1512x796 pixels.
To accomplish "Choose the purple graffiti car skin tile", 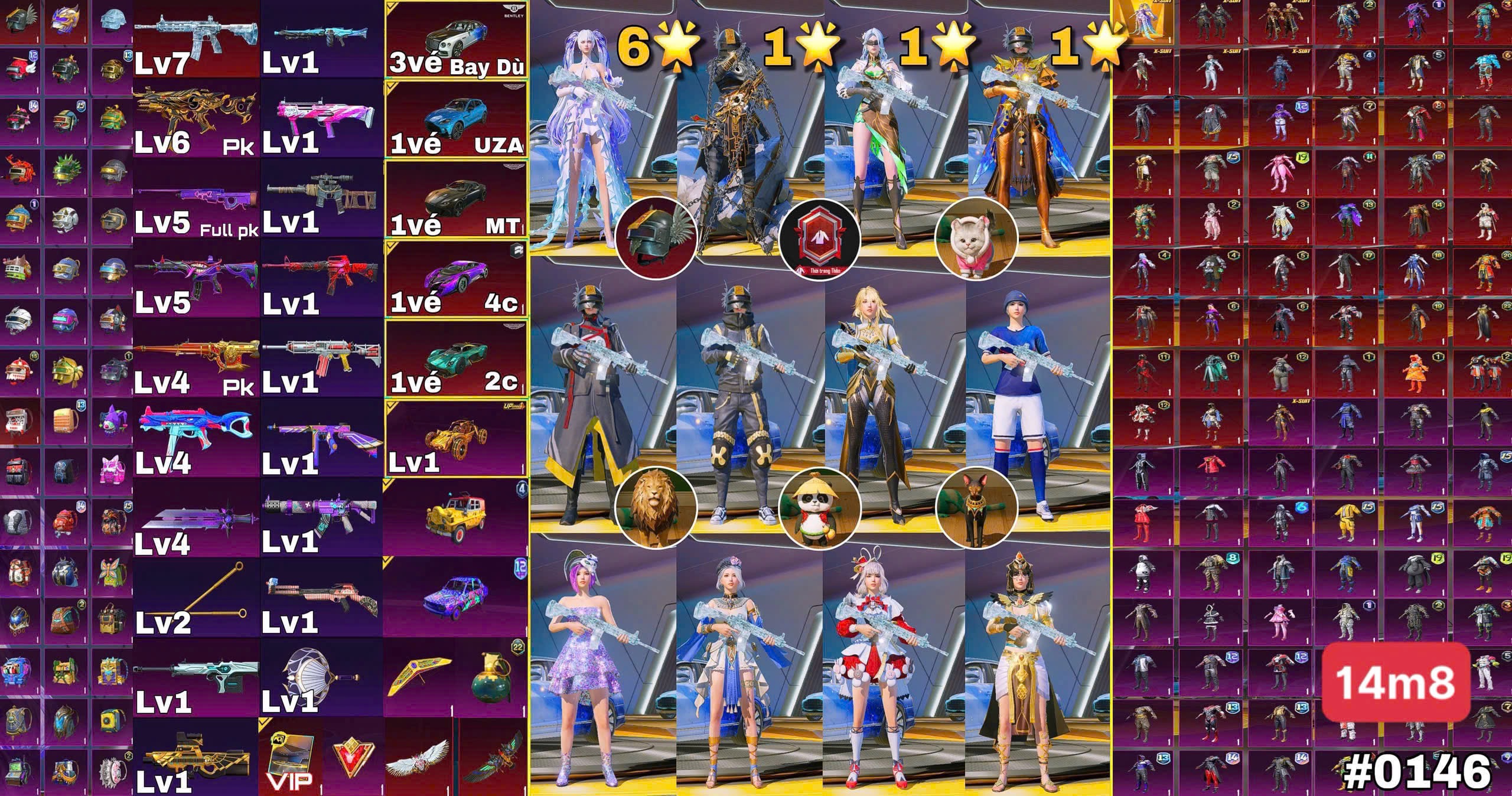I will (x=456, y=598).
